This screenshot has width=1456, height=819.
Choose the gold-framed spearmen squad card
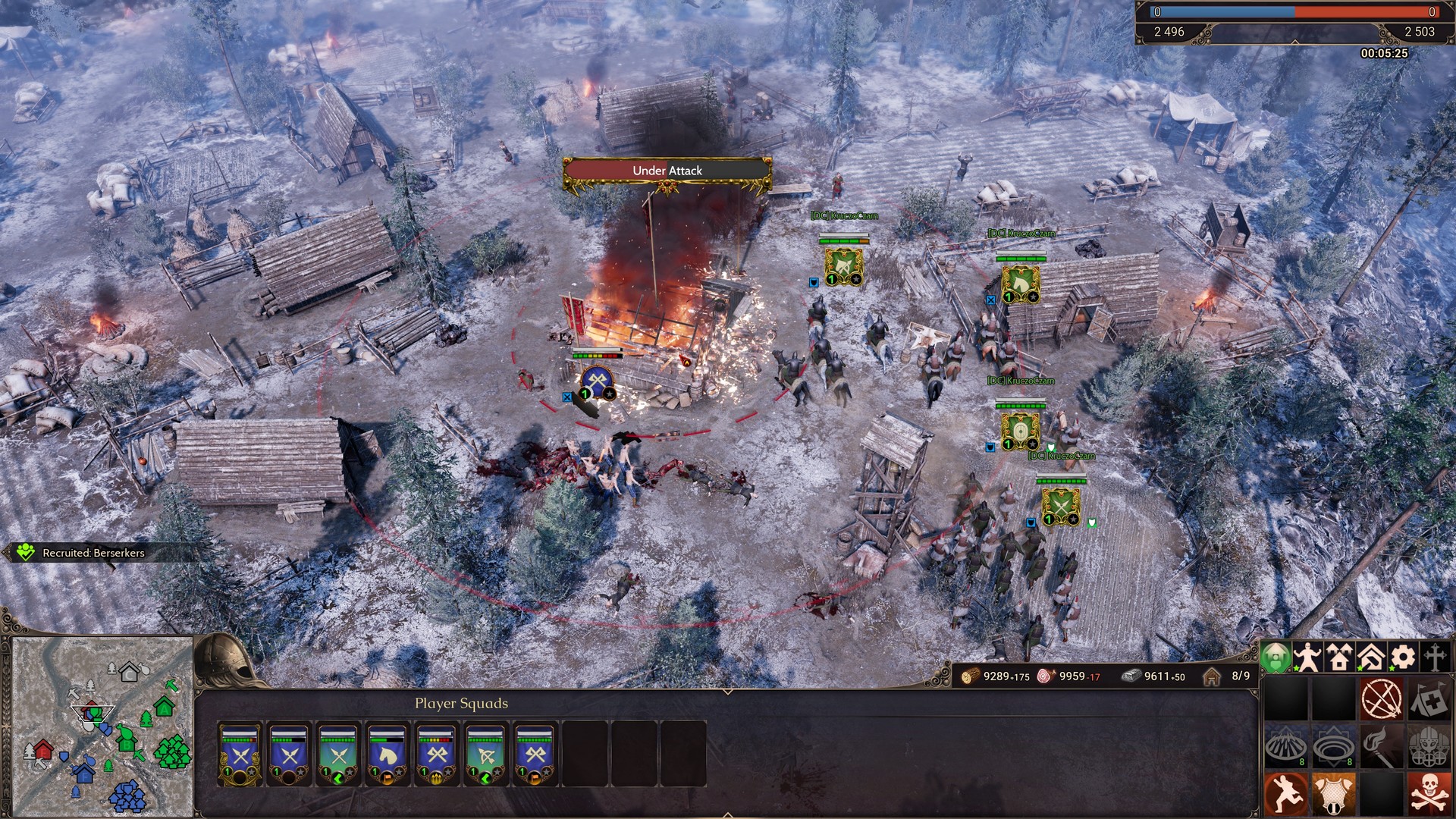[x=240, y=755]
